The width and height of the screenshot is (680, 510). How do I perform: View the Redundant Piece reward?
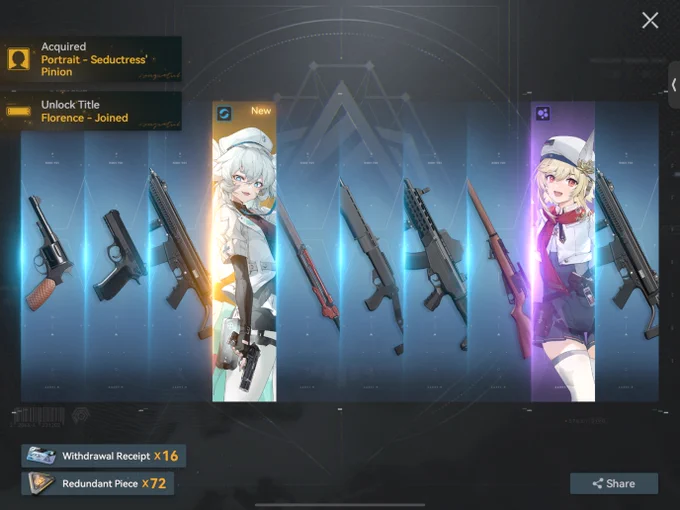pos(97,484)
